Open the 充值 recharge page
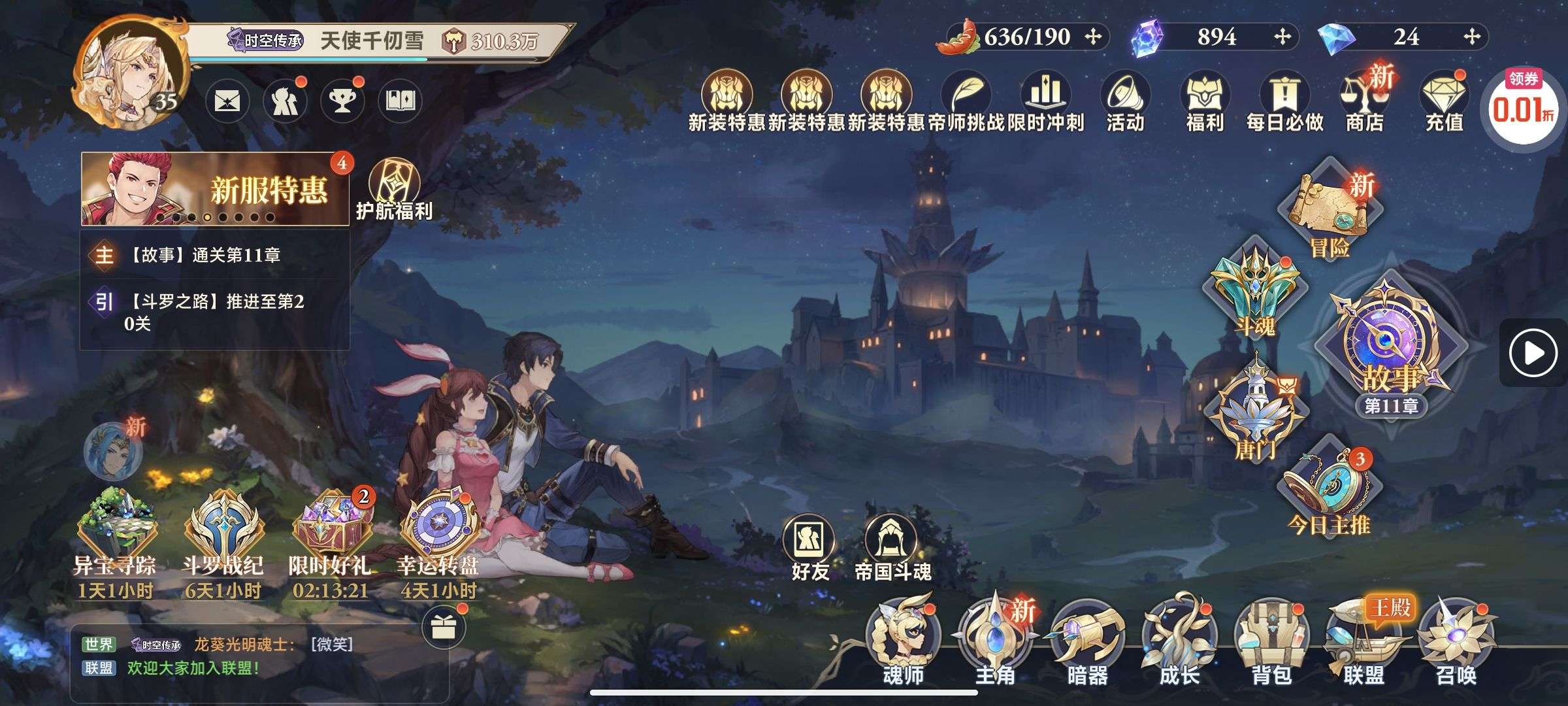1568x706 pixels. click(x=1444, y=103)
